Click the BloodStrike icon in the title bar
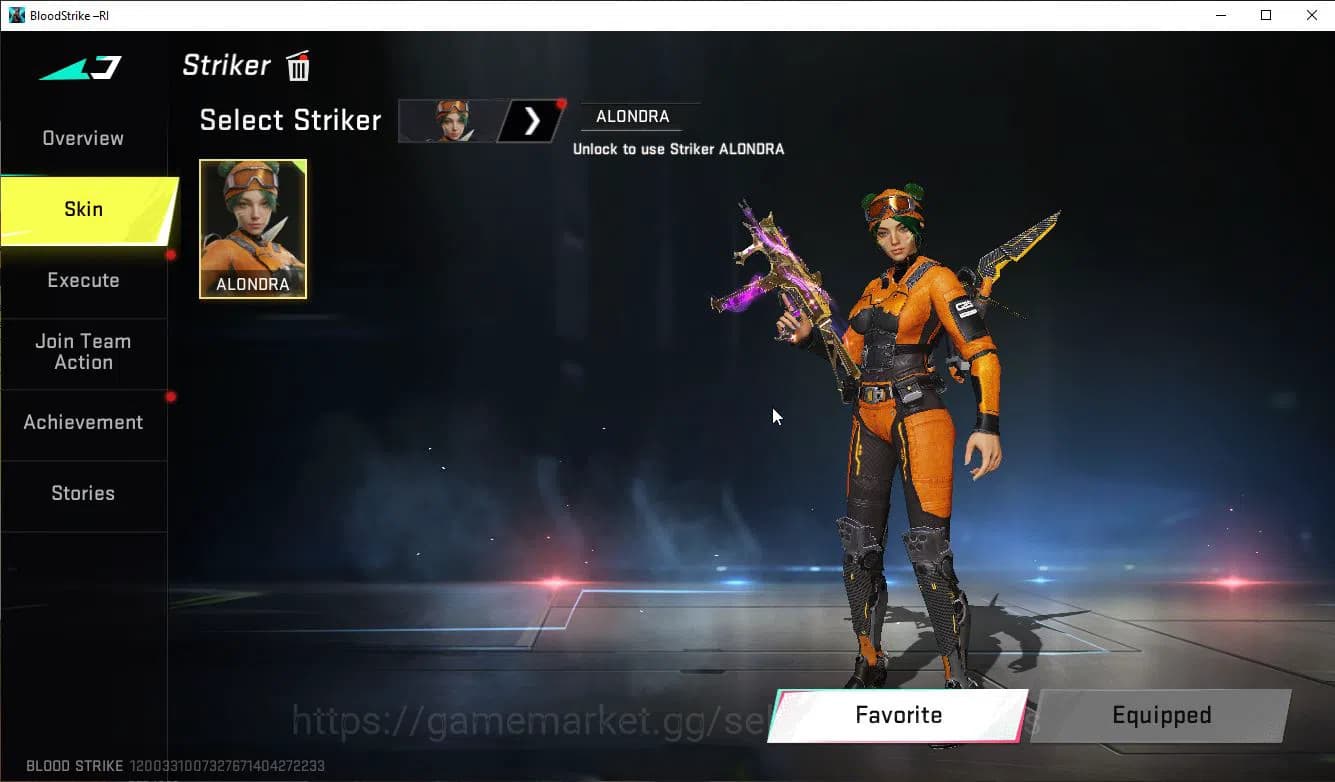Viewport: 1335px width, 782px height. 15,15
